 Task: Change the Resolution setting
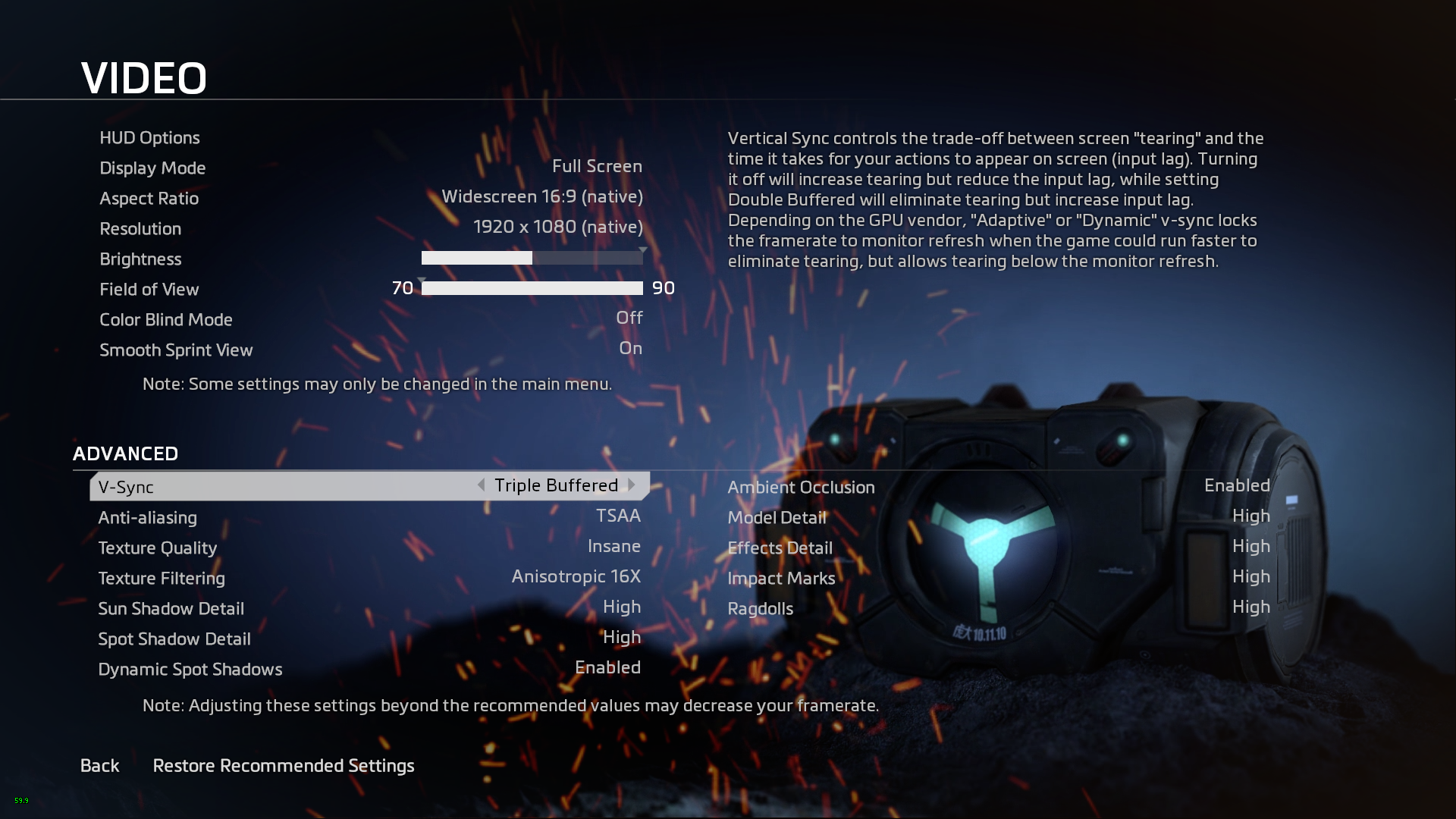(x=557, y=227)
